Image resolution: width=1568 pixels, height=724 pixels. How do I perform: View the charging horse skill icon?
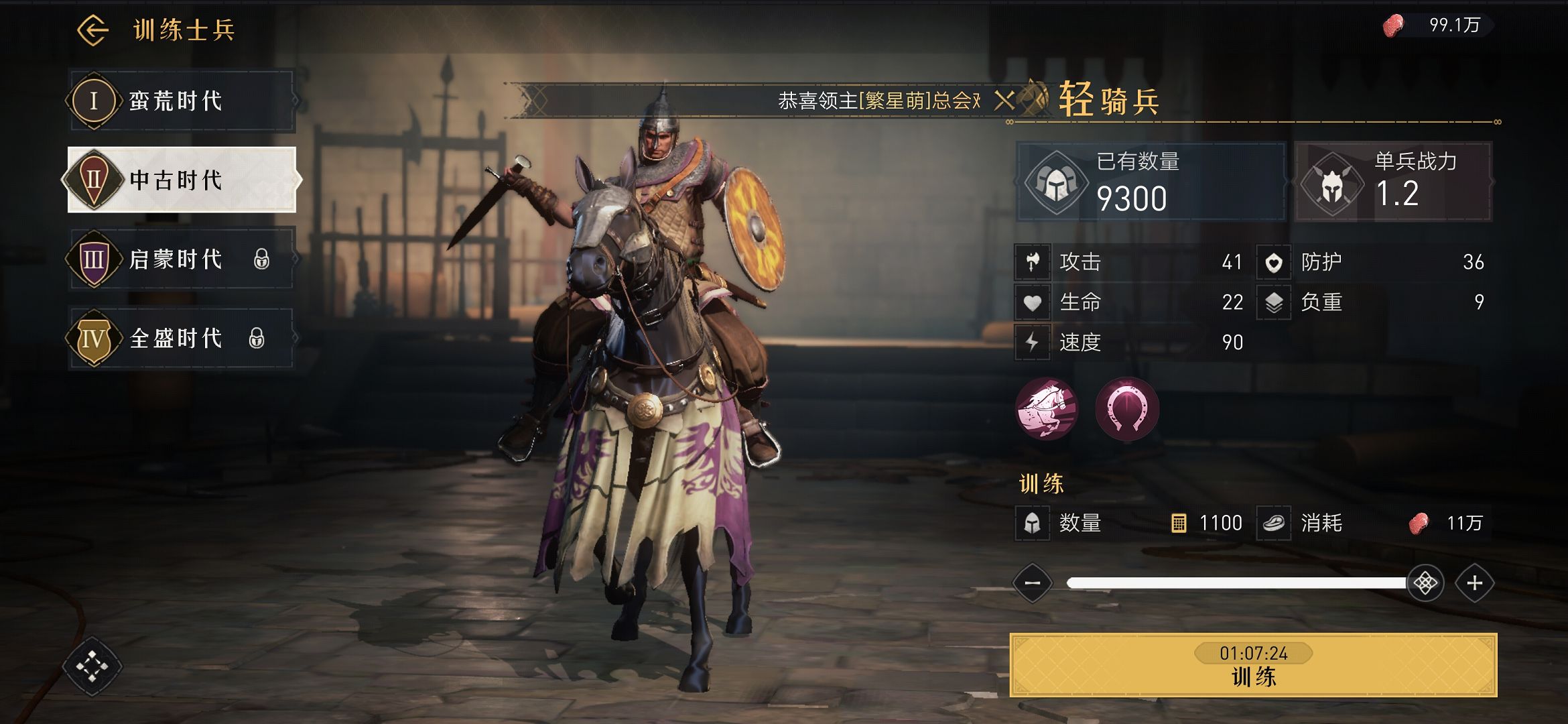[1047, 408]
